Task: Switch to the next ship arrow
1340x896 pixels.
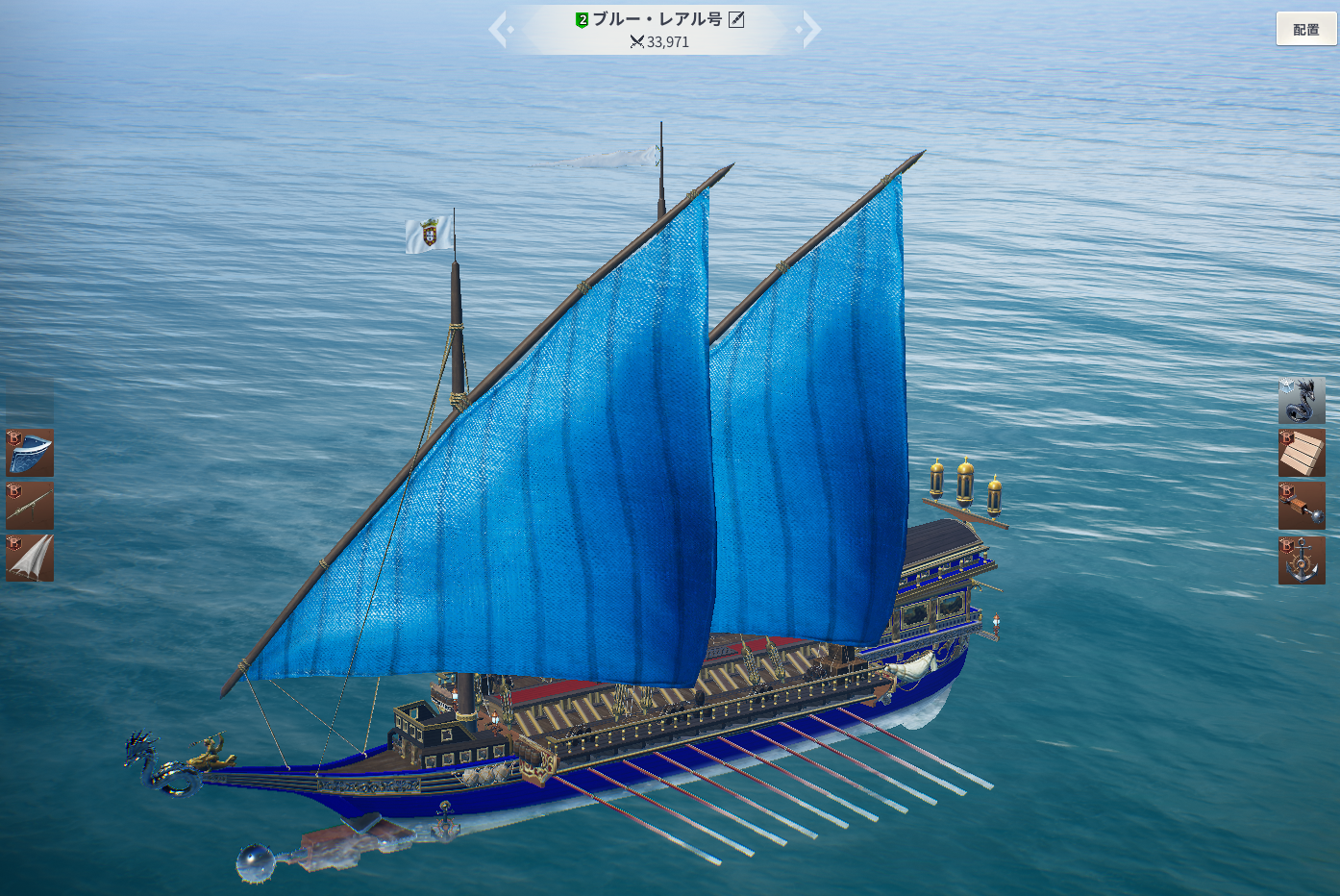Action: (810, 29)
